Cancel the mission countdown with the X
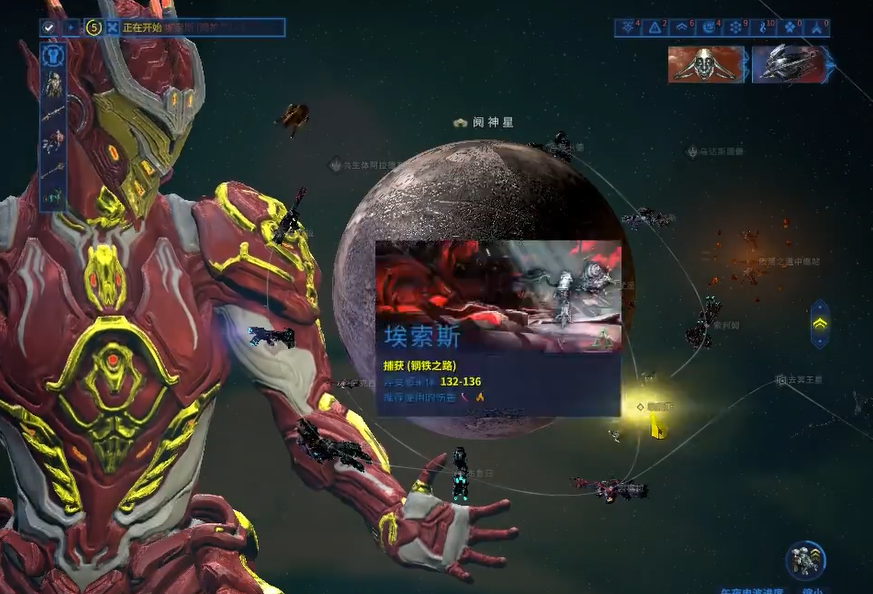This screenshot has height=594, width=873. click(112, 27)
